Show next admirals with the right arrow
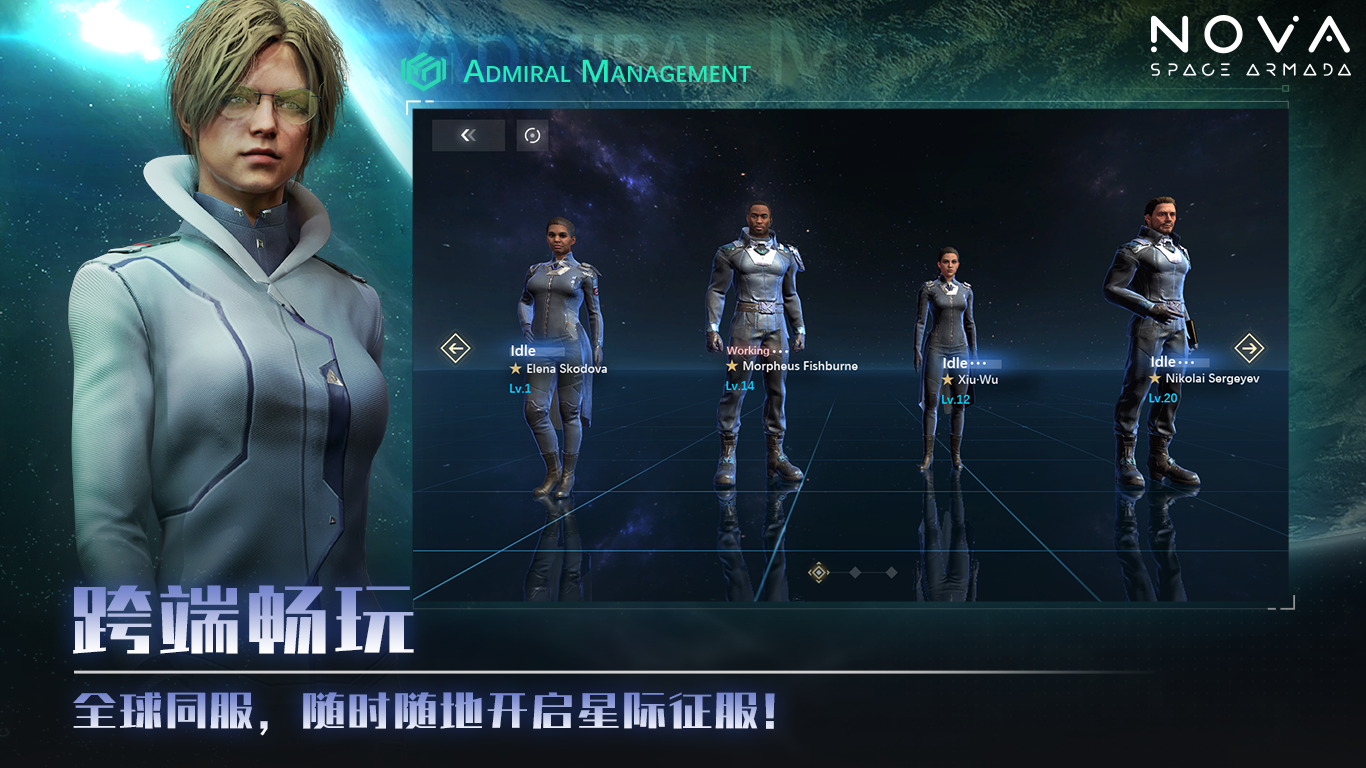 tap(1249, 348)
